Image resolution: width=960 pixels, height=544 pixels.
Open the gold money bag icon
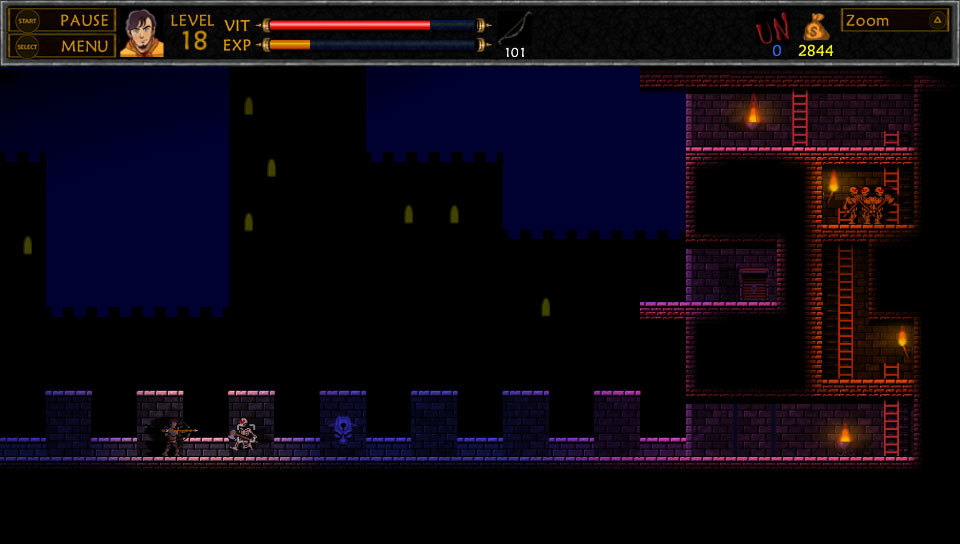pyautogui.click(x=816, y=27)
